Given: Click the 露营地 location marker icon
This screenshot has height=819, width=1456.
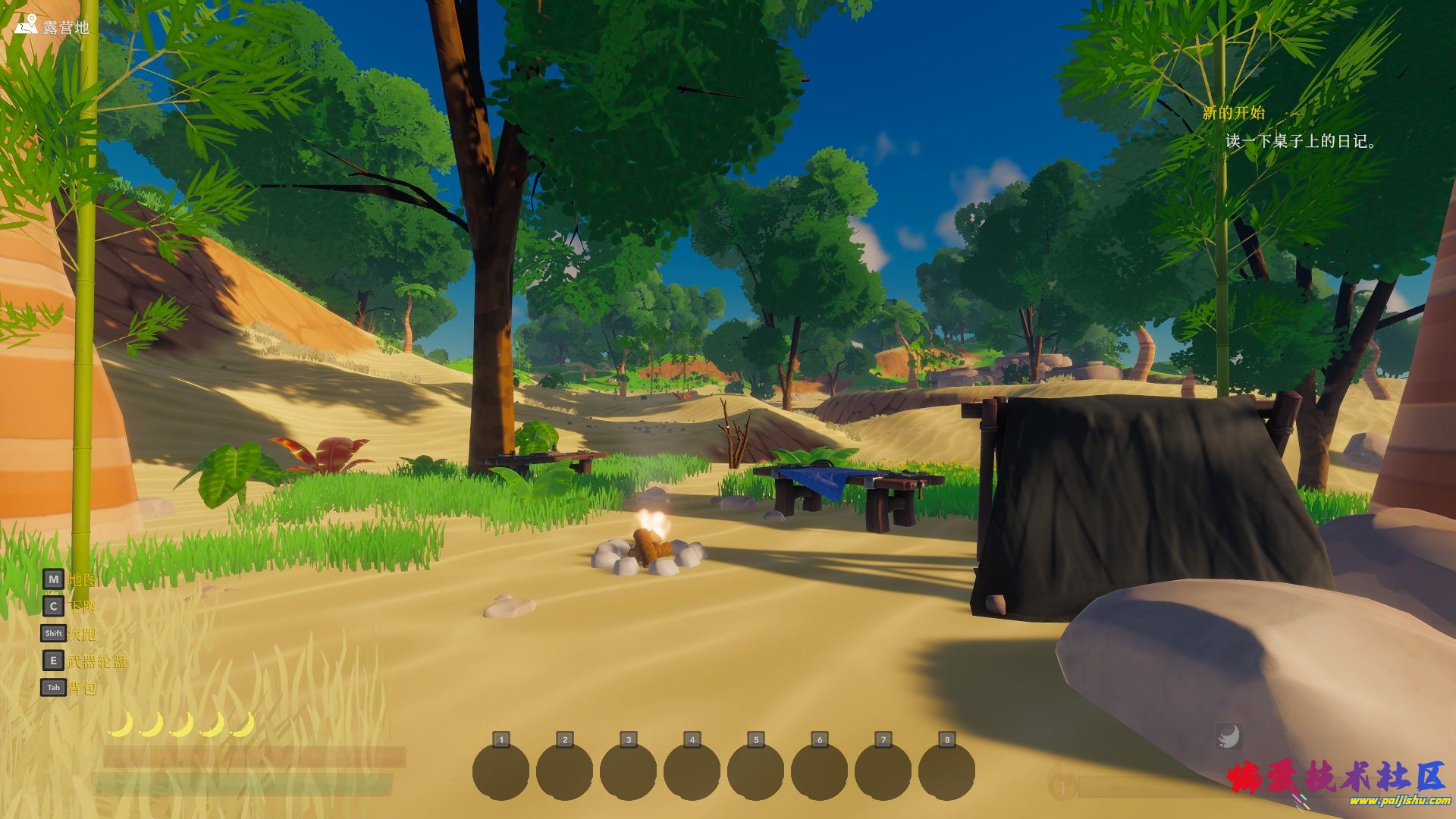Looking at the screenshot, I should point(26,25).
